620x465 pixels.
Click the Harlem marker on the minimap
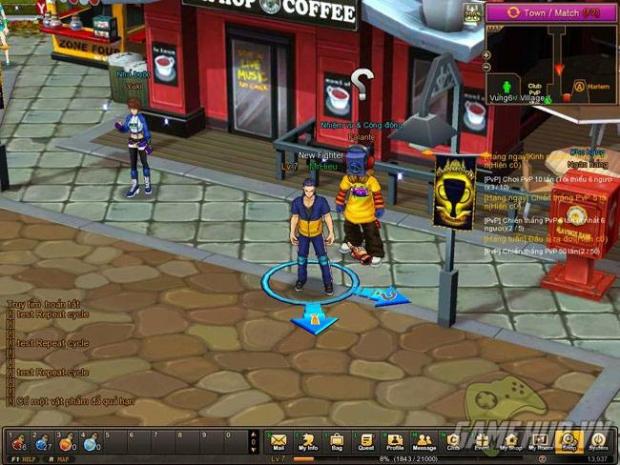pos(580,85)
